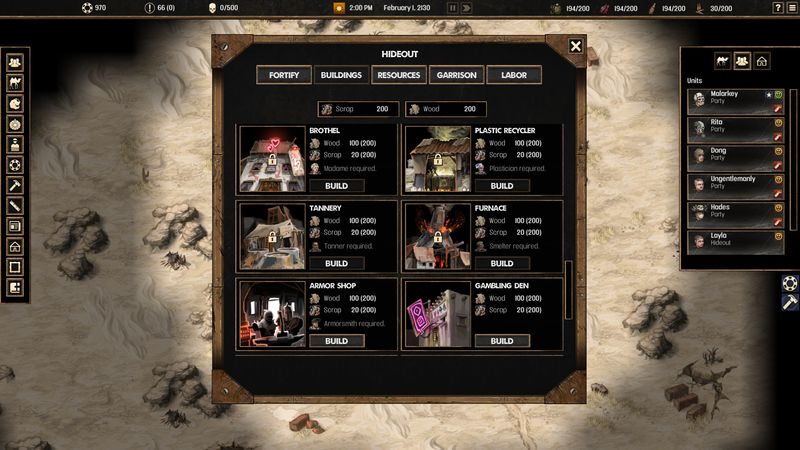The image size is (800, 450).
Task: Fast-forward the game speed
Action: (x=467, y=8)
